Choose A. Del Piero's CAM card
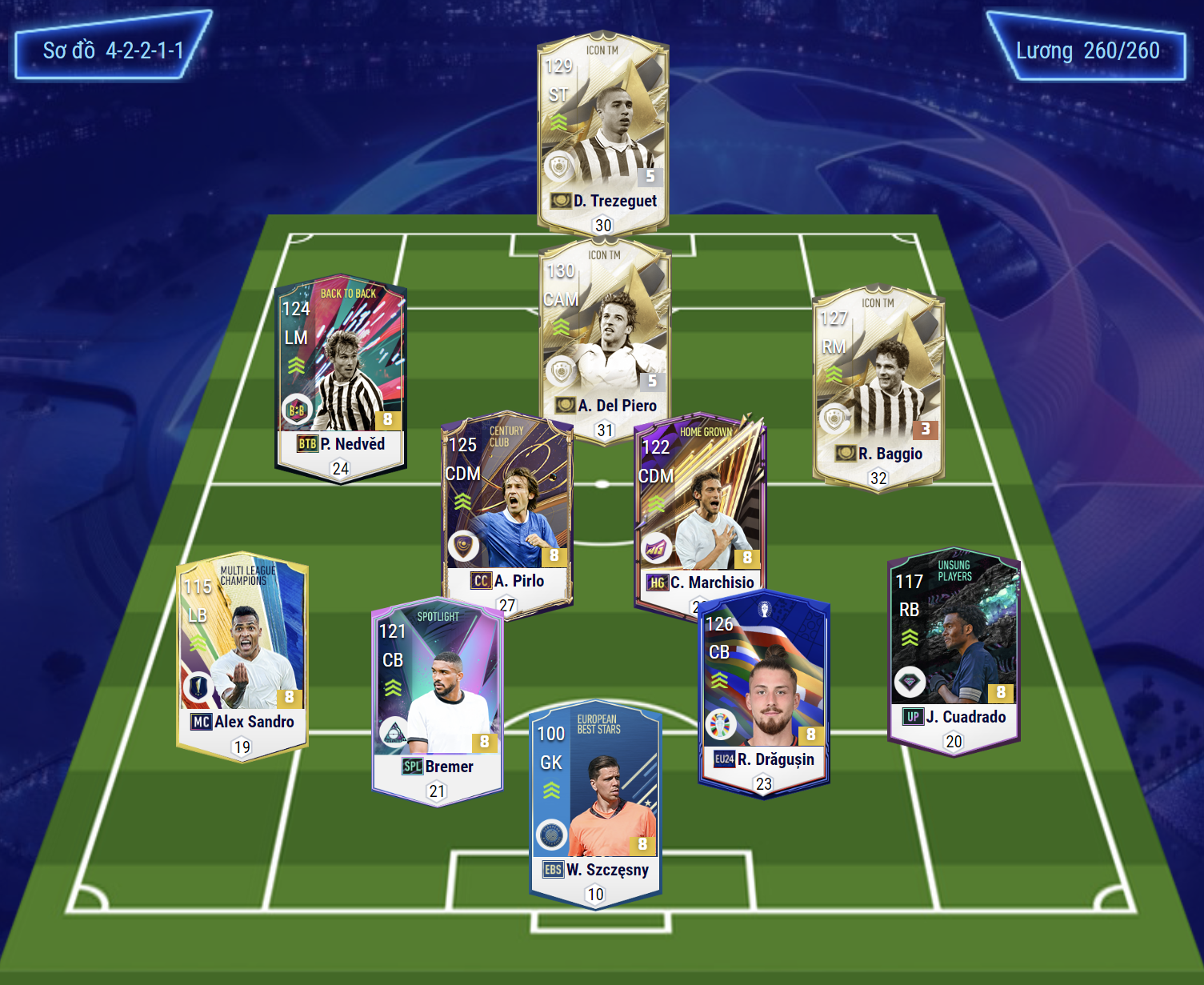1204x985 pixels. pos(604,336)
